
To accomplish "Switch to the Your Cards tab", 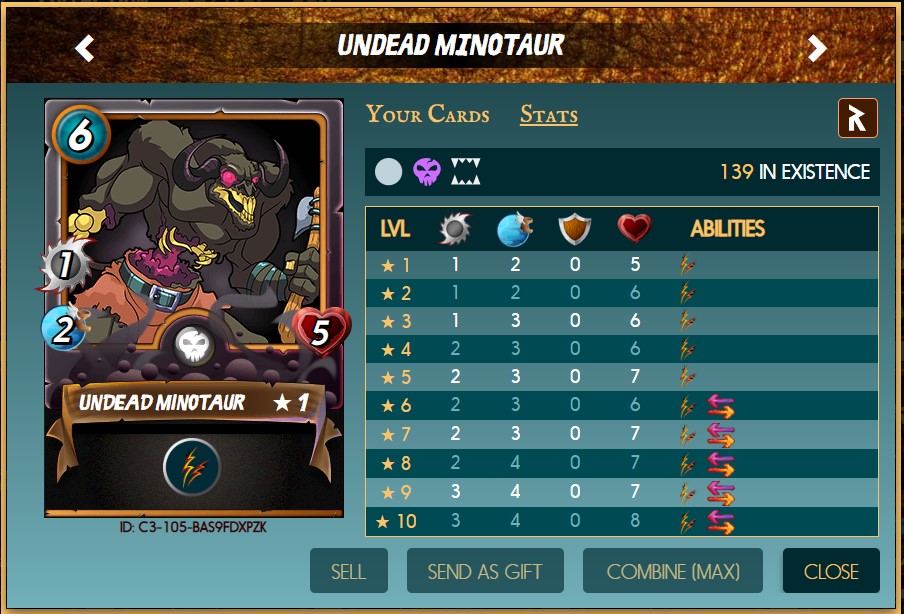I will point(427,114).
